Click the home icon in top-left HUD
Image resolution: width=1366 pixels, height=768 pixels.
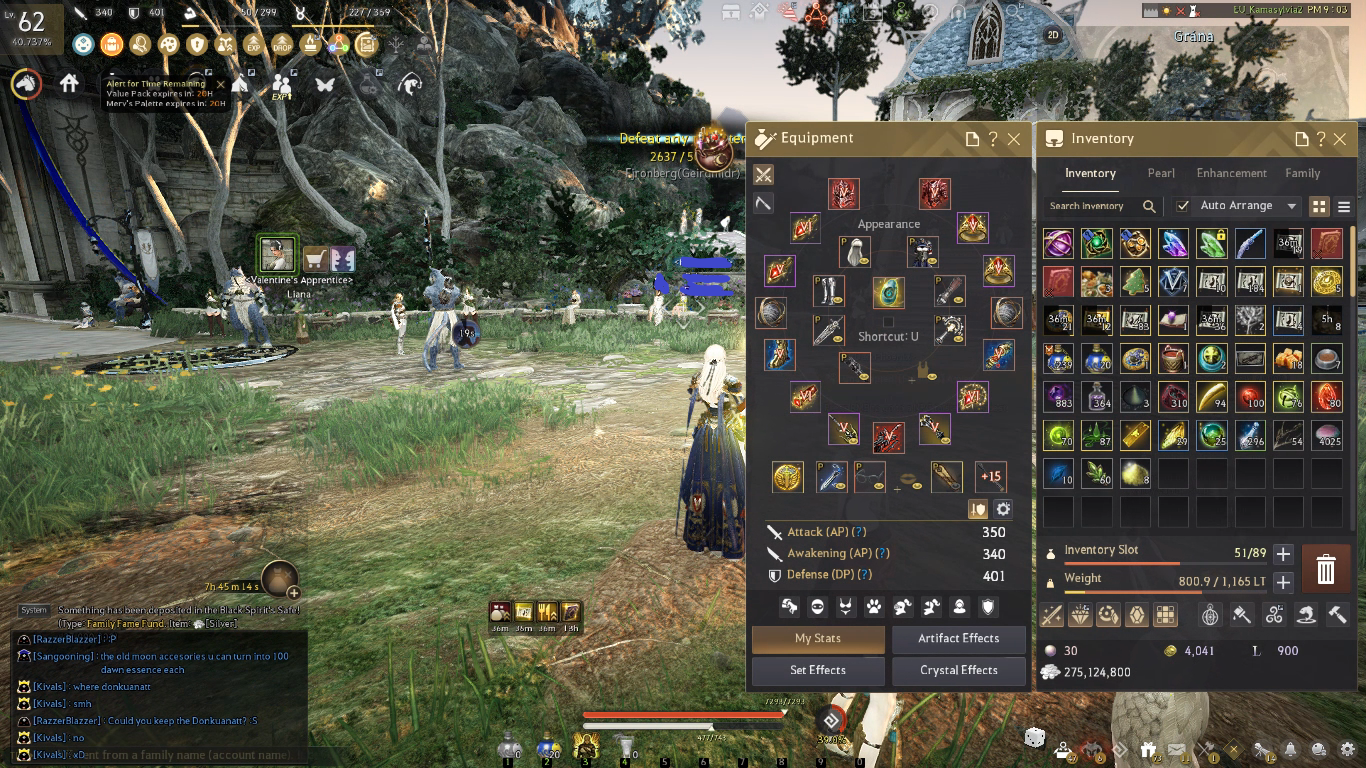point(69,84)
